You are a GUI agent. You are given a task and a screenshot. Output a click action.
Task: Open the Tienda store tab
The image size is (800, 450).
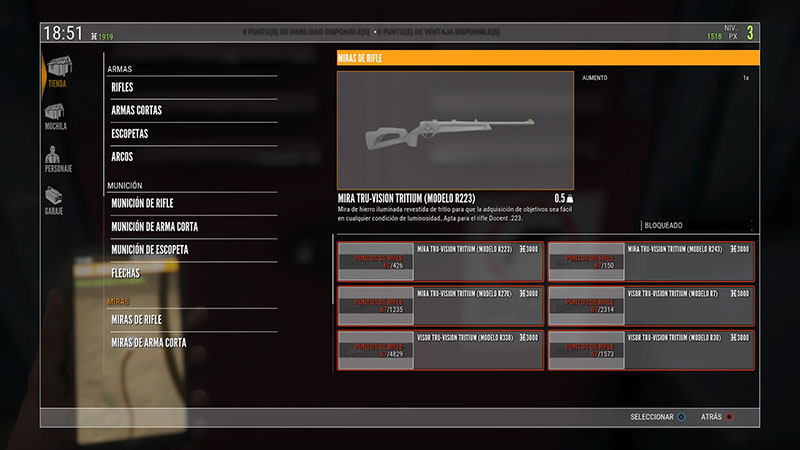(57, 71)
